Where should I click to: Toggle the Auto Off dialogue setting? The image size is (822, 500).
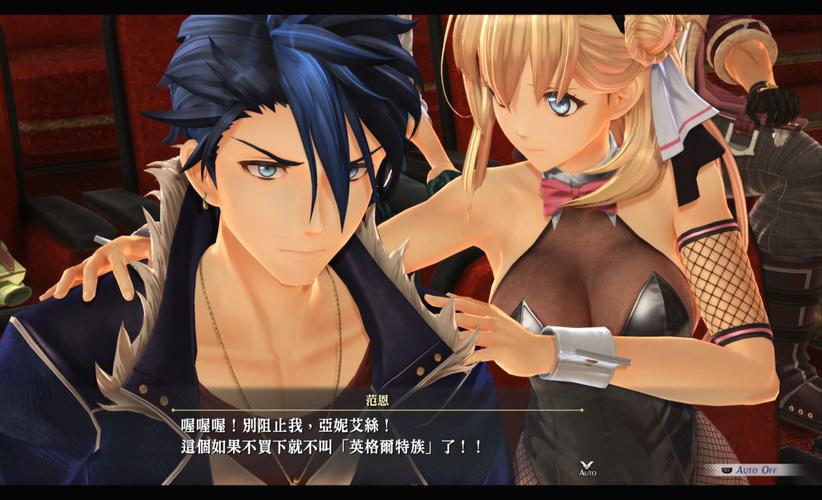click(752, 469)
